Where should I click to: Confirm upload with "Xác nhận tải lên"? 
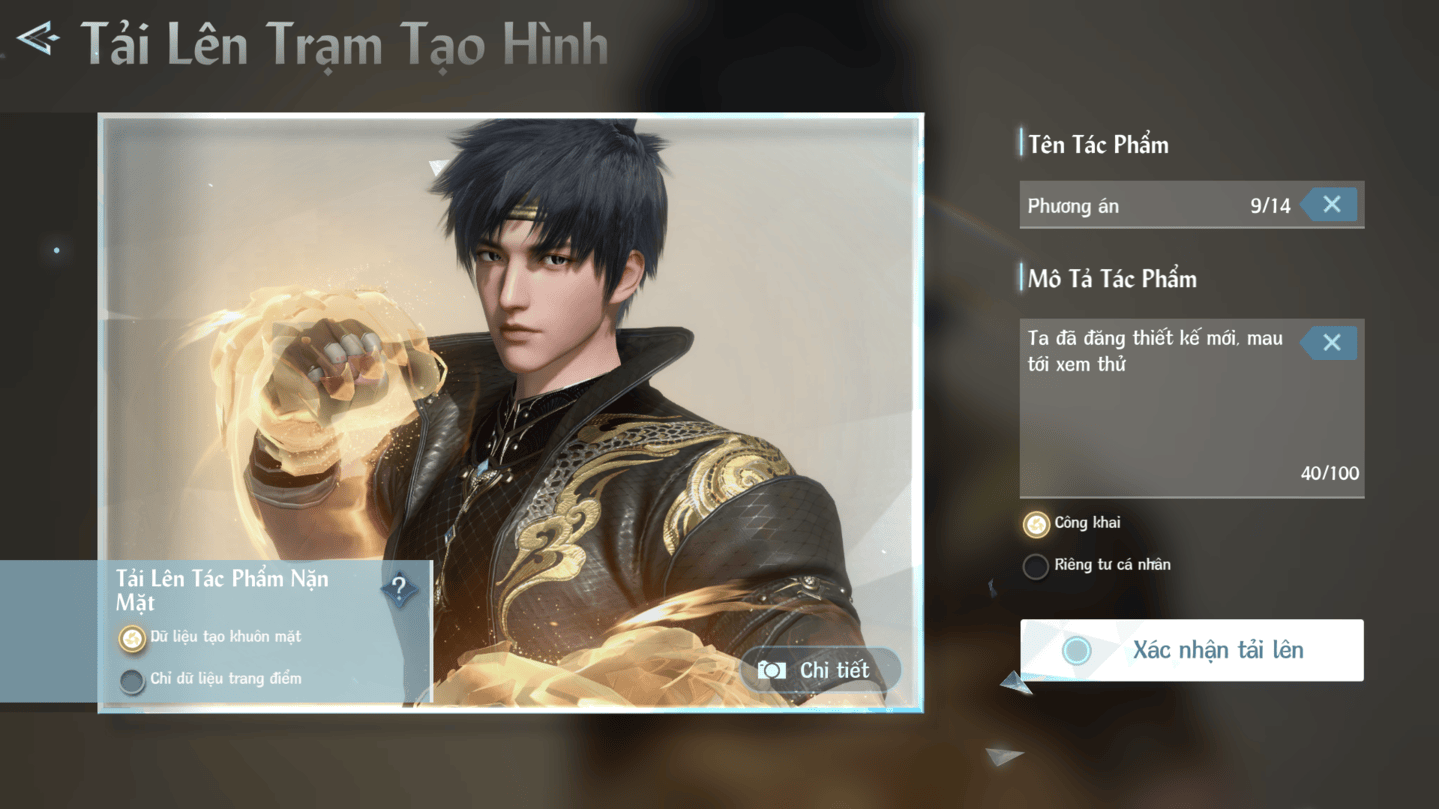[x=1191, y=650]
